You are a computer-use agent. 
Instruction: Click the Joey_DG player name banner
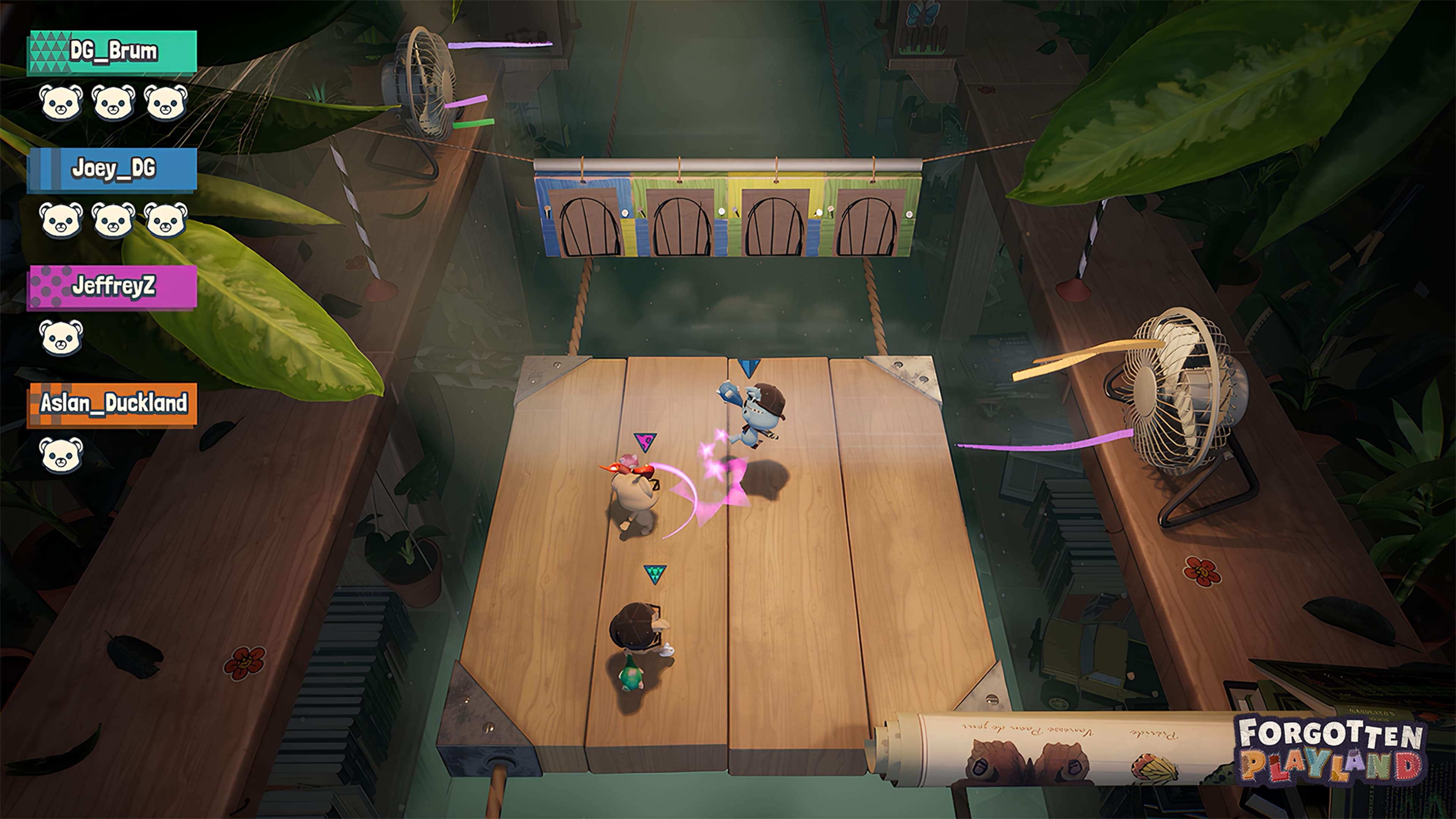pos(112,169)
